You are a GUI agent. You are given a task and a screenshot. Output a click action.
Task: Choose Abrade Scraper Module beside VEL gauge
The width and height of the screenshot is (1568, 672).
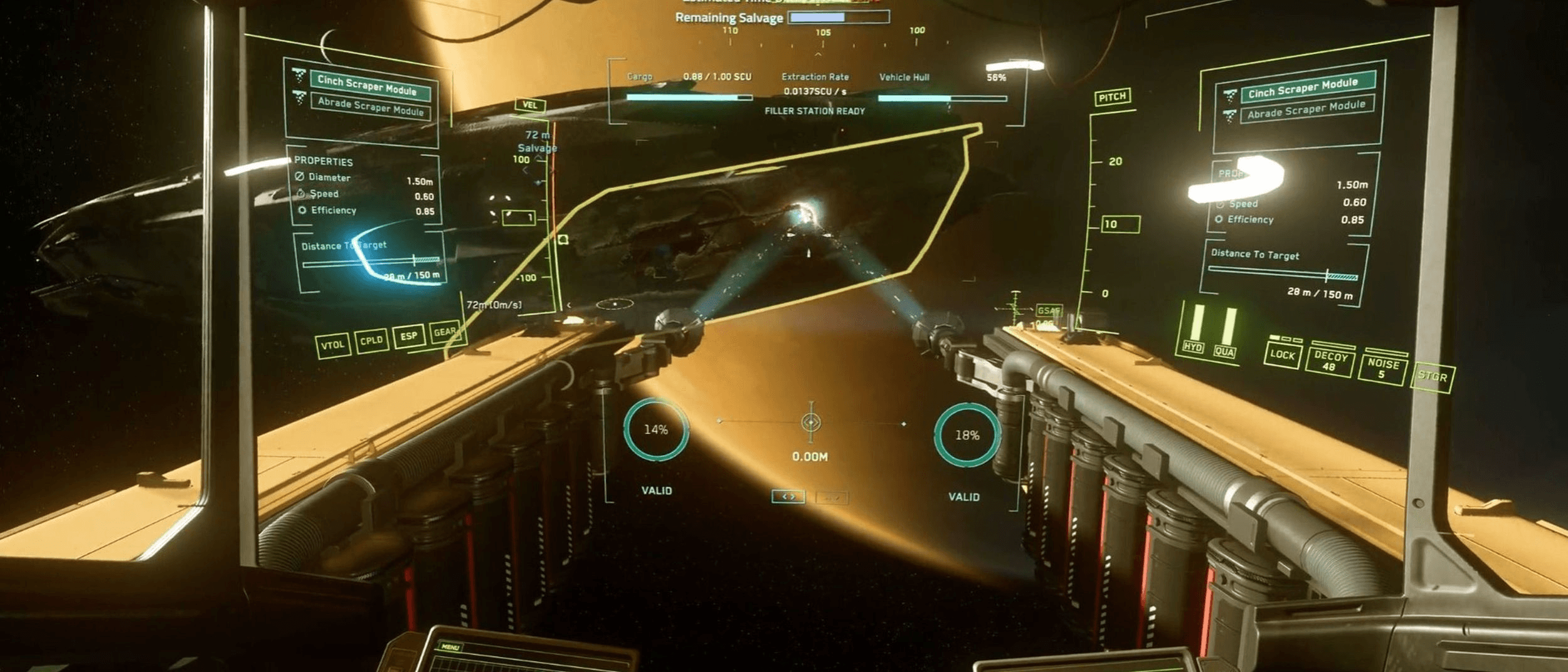tap(370, 107)
